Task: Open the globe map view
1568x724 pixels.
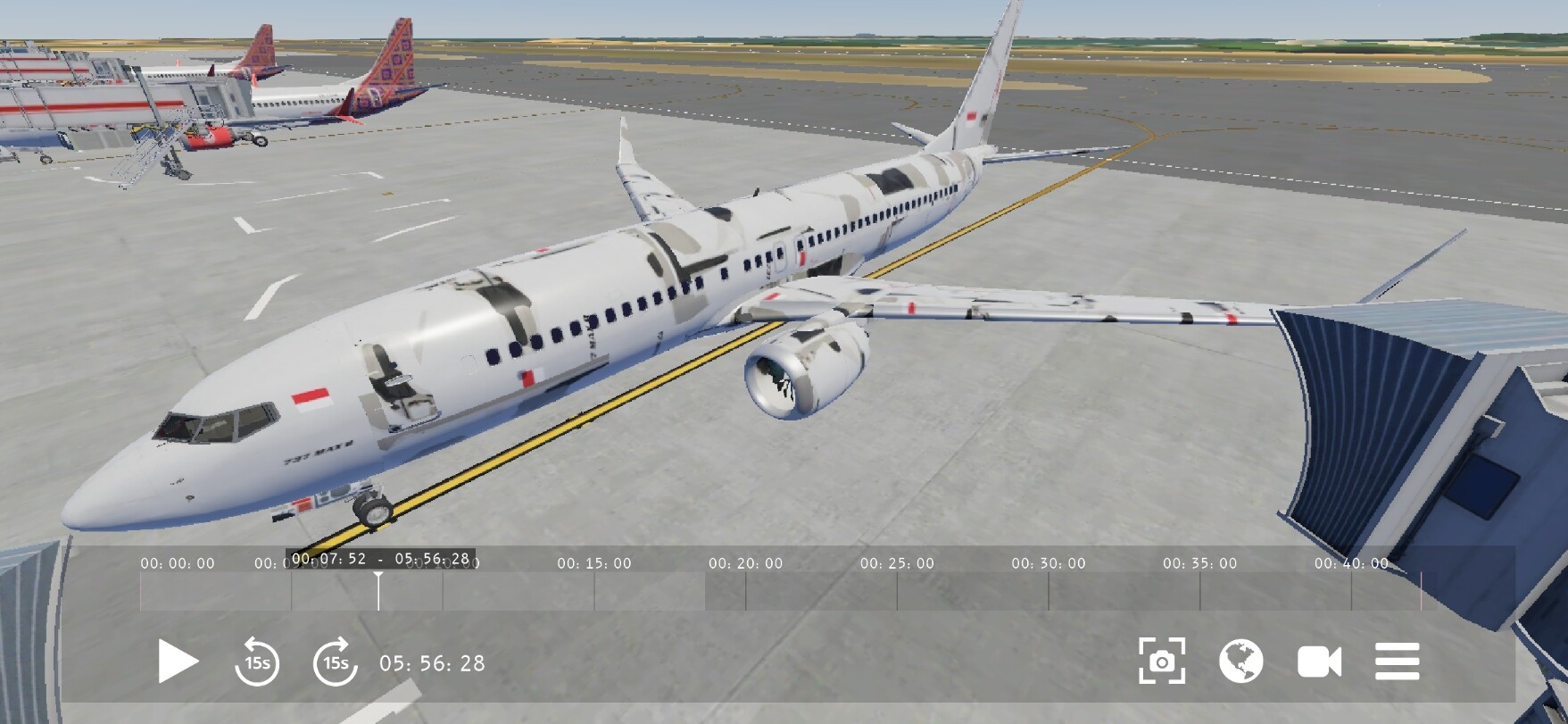Action: pos(1240,662)
